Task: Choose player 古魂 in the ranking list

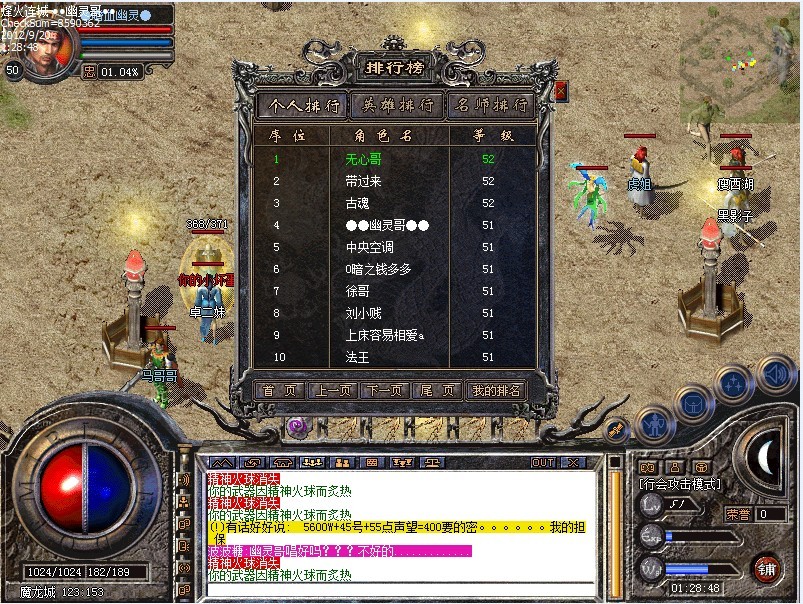Action: [x=357, y=203]
